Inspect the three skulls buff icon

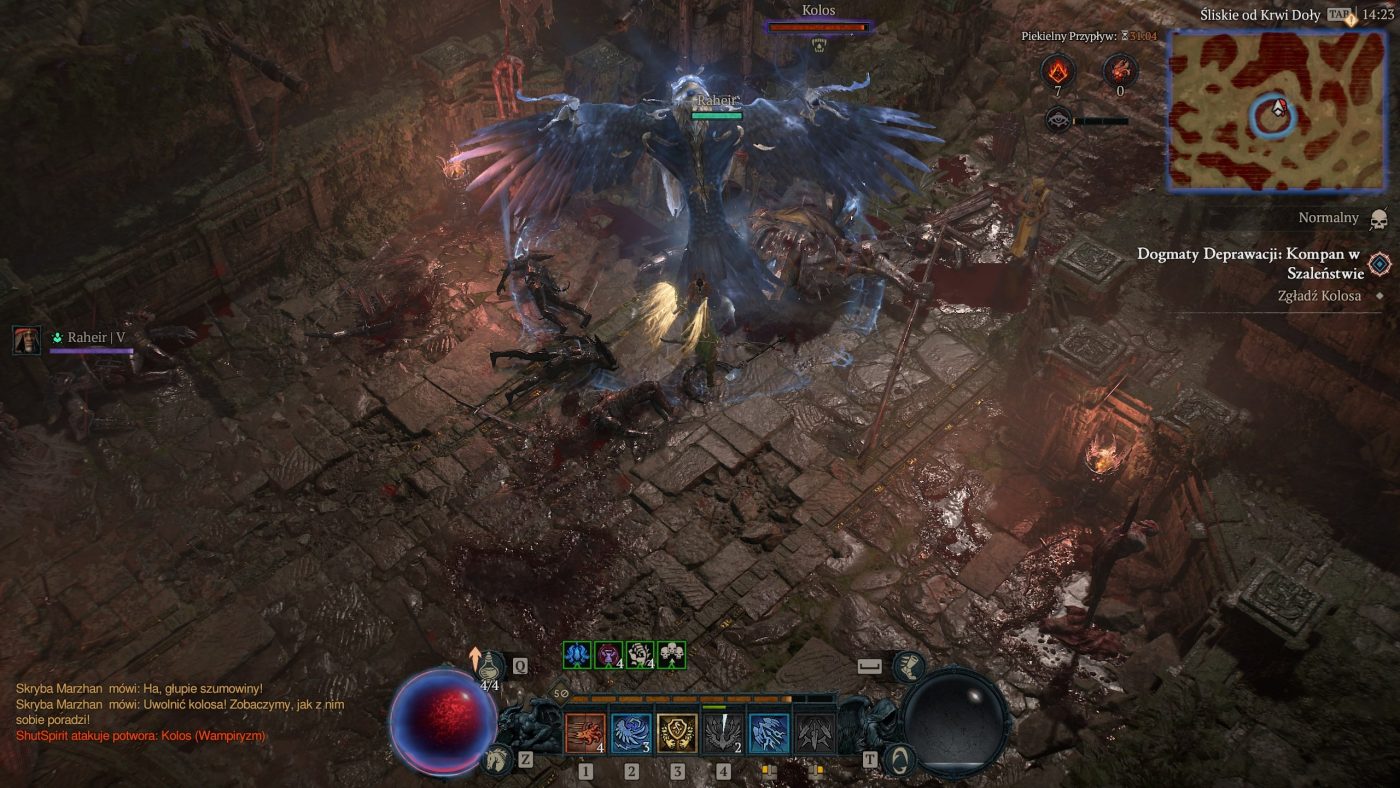(672, 655)
